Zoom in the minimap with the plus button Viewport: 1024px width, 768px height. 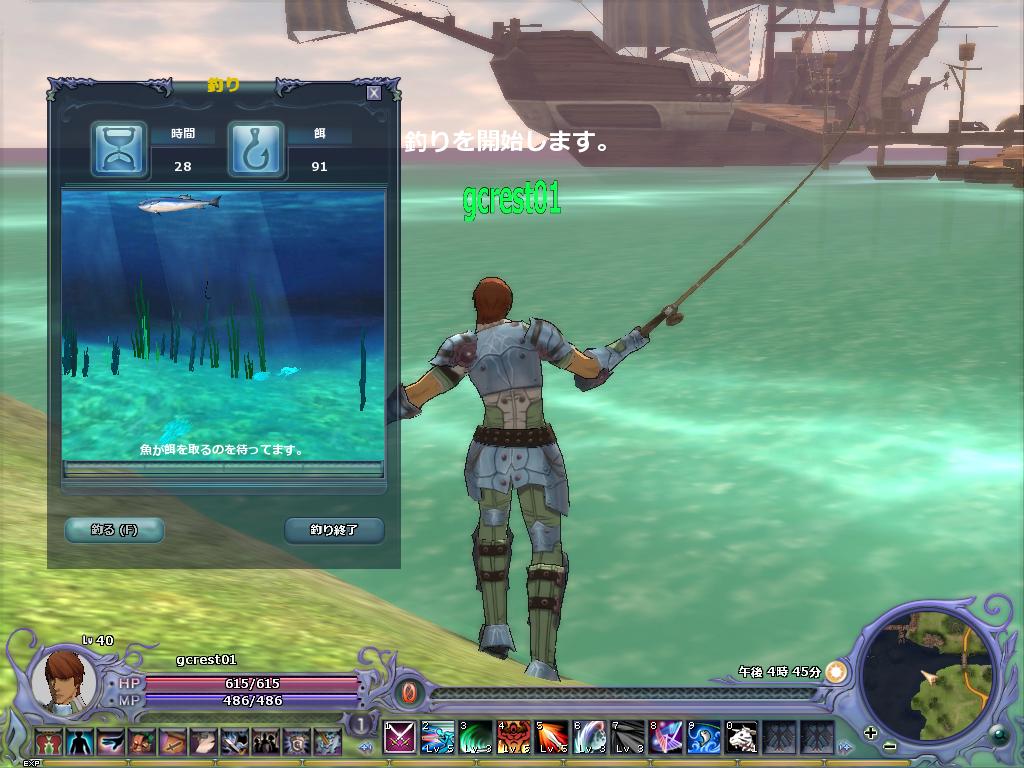pyautogui.click(x=871, y=732)
